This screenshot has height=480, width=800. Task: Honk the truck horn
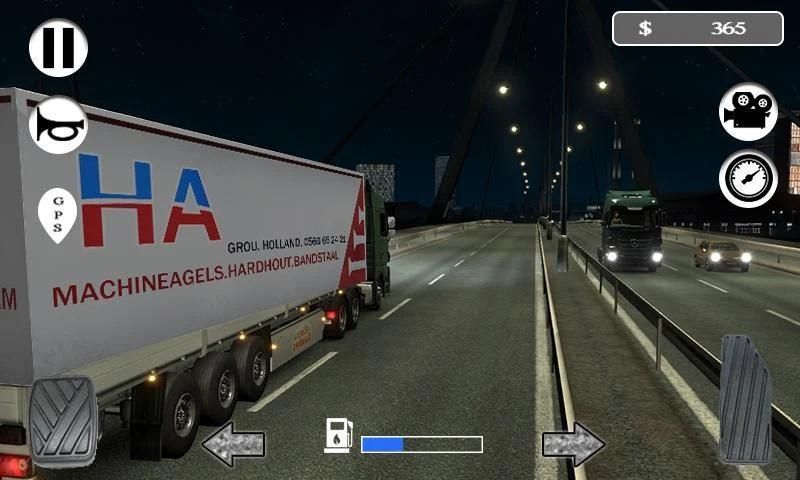(58, 124)
